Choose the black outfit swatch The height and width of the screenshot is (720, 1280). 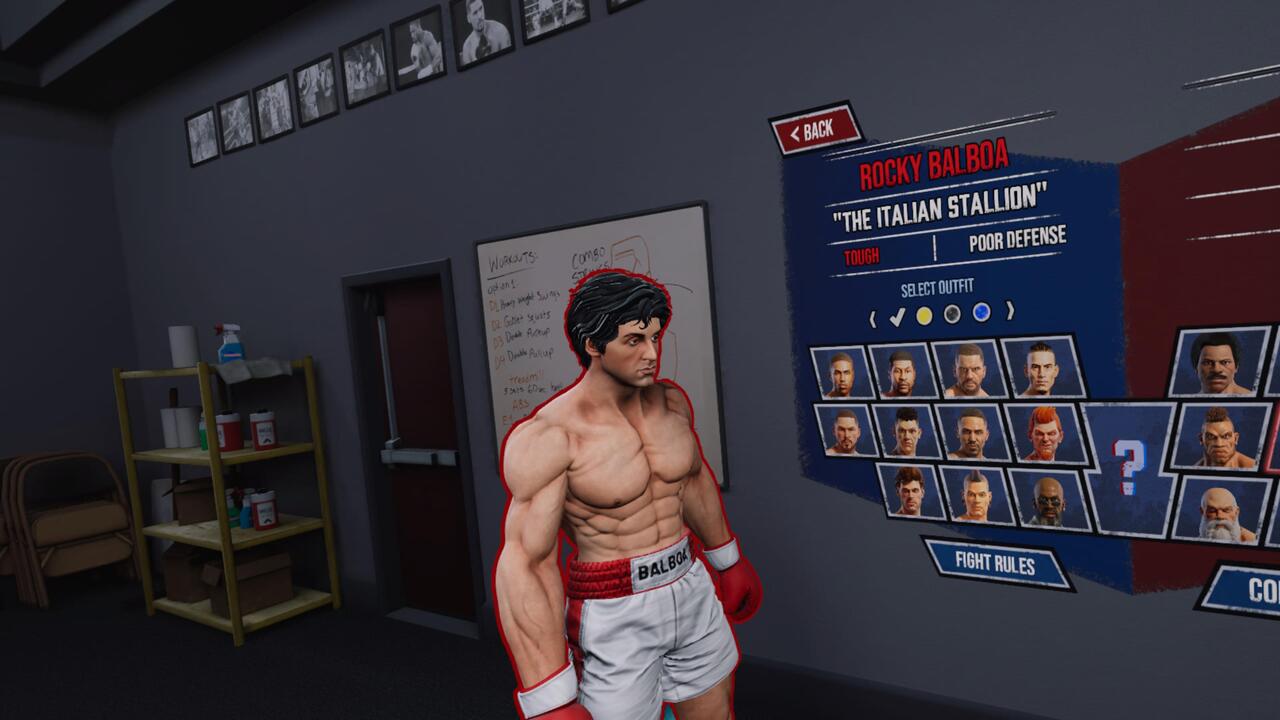click(953, 314)
